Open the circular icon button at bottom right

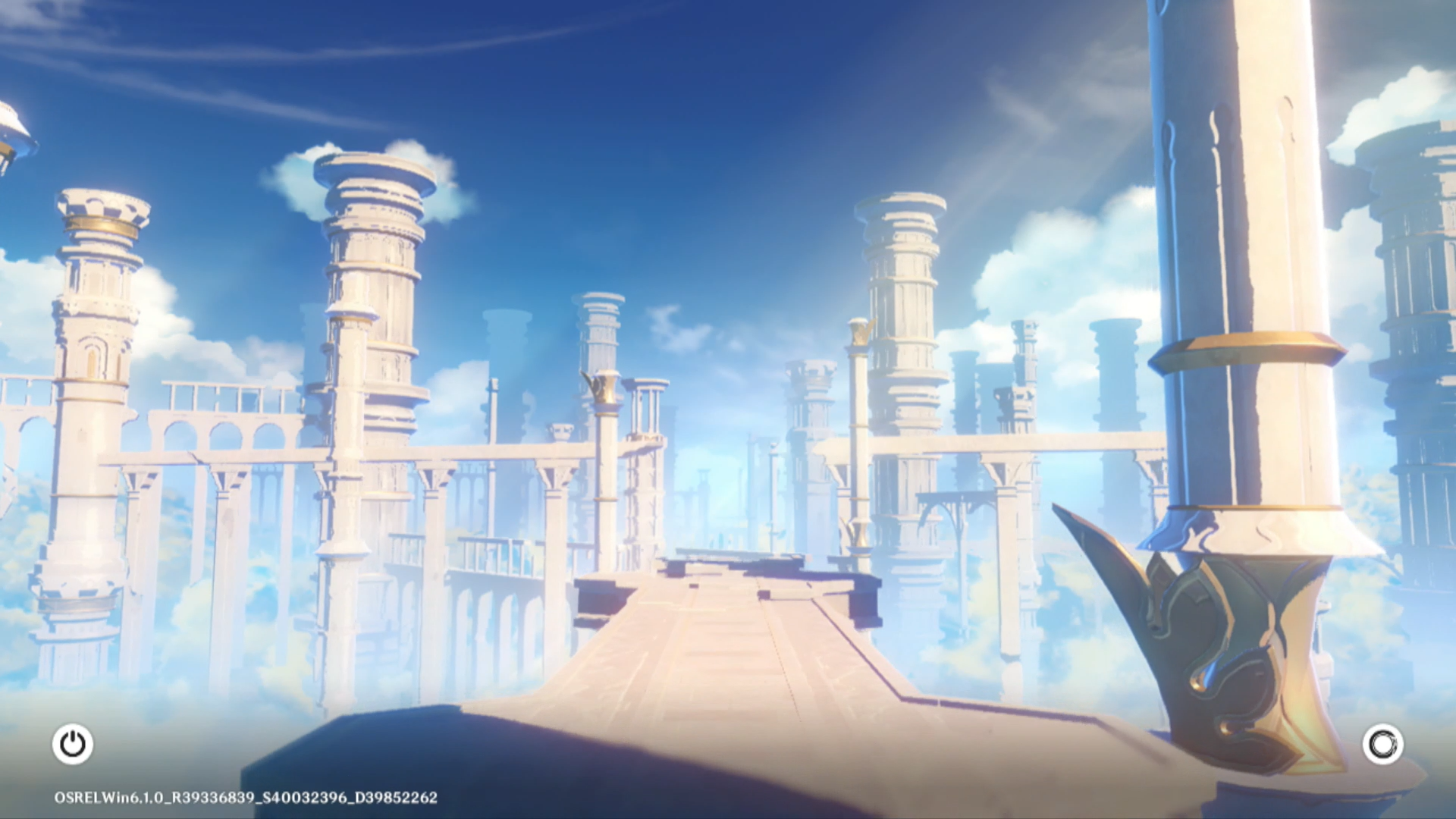1382,744
